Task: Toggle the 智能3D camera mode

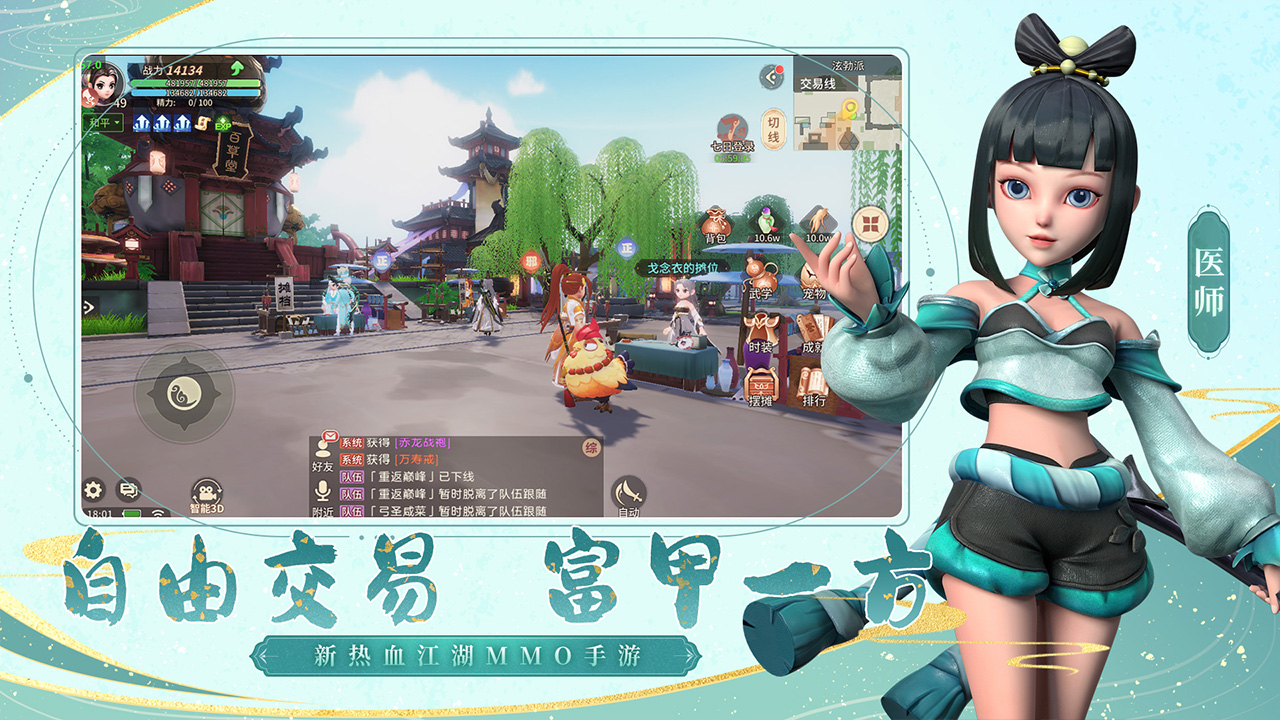Action: click(x=205, y=490)
